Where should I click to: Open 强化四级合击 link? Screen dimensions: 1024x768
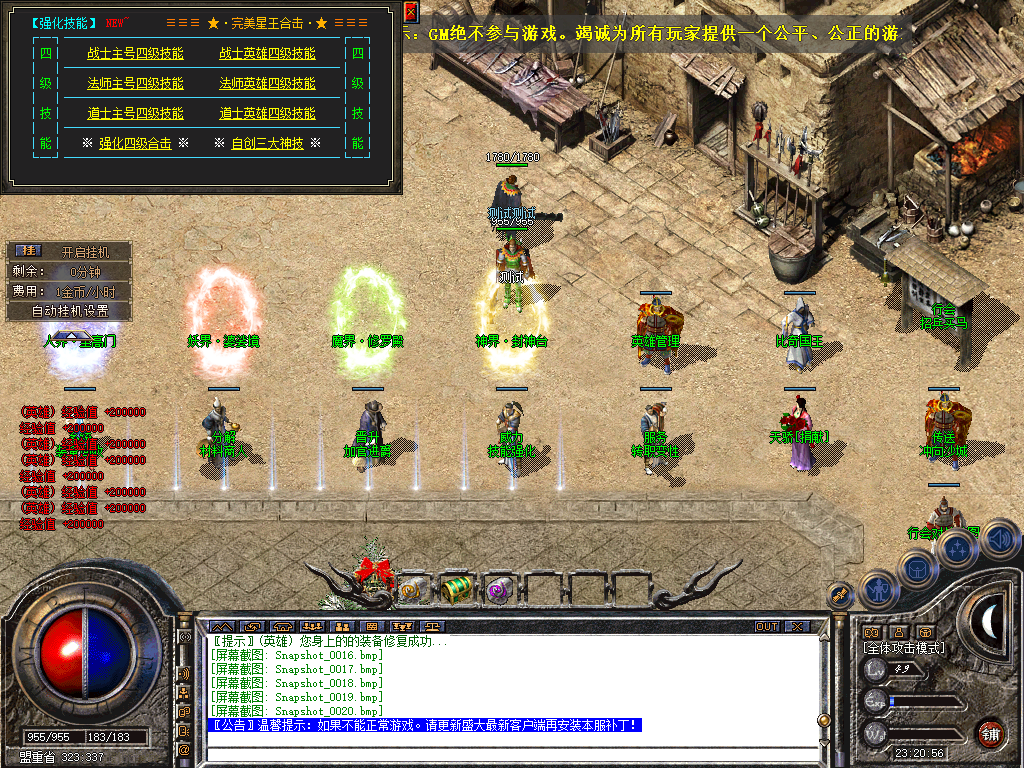[135, 144]
